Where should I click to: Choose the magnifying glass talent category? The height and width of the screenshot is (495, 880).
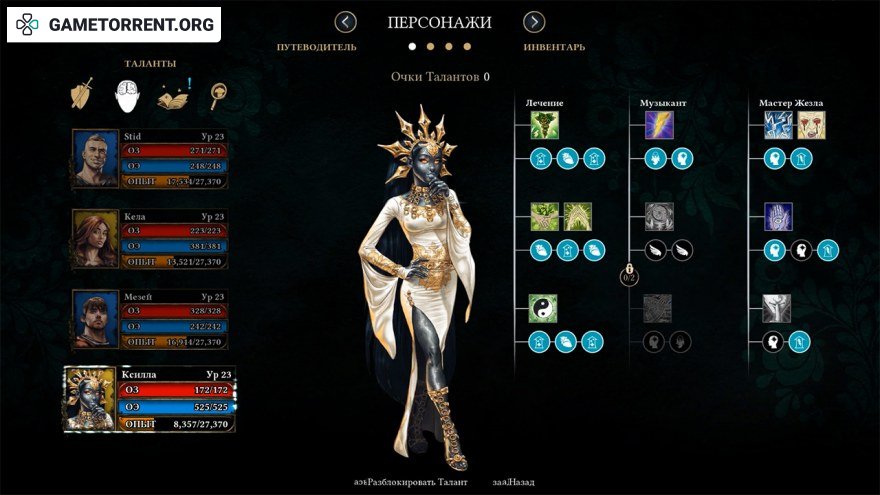(x=217, y=94)
